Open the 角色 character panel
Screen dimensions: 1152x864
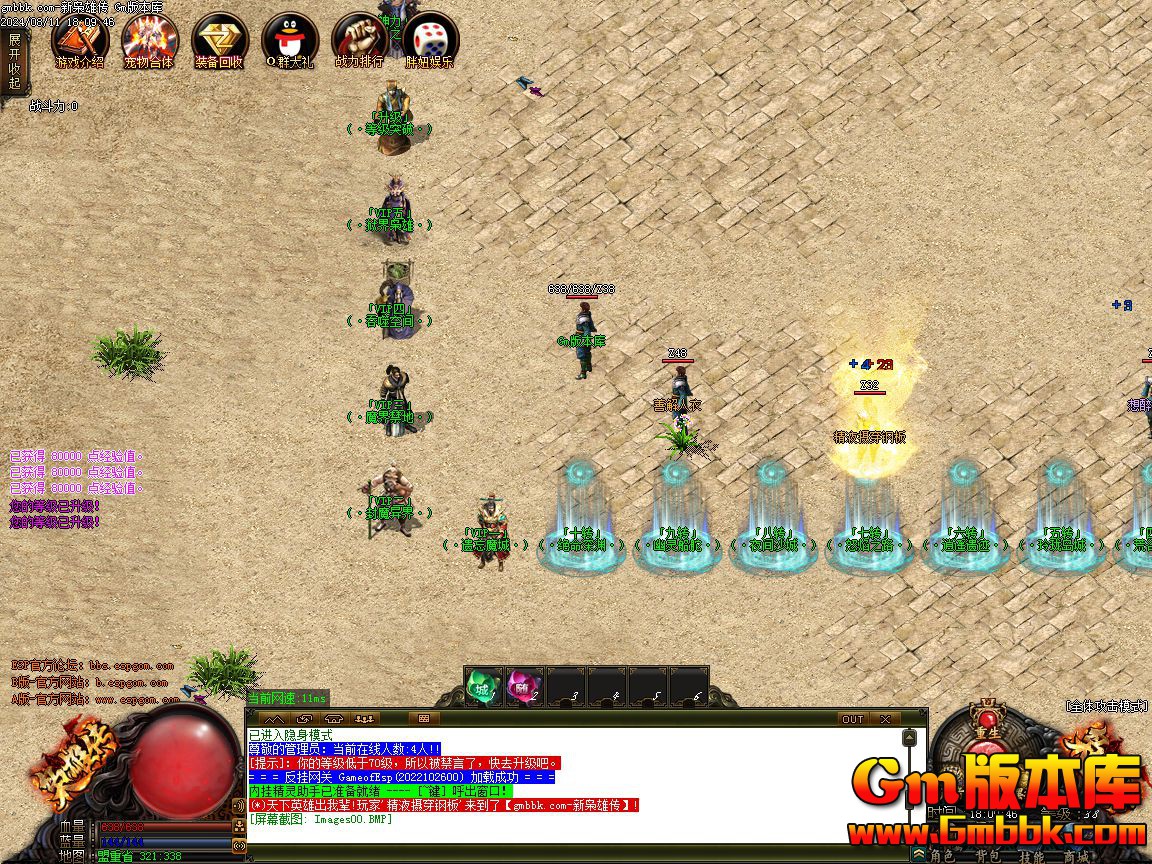942,856
